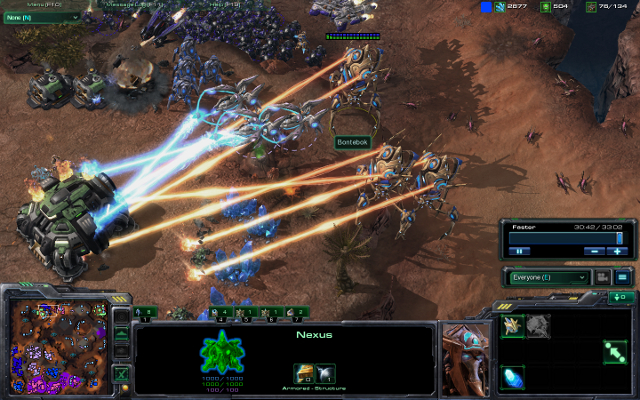Set the rally point with the arrow icon

(614, 352)
